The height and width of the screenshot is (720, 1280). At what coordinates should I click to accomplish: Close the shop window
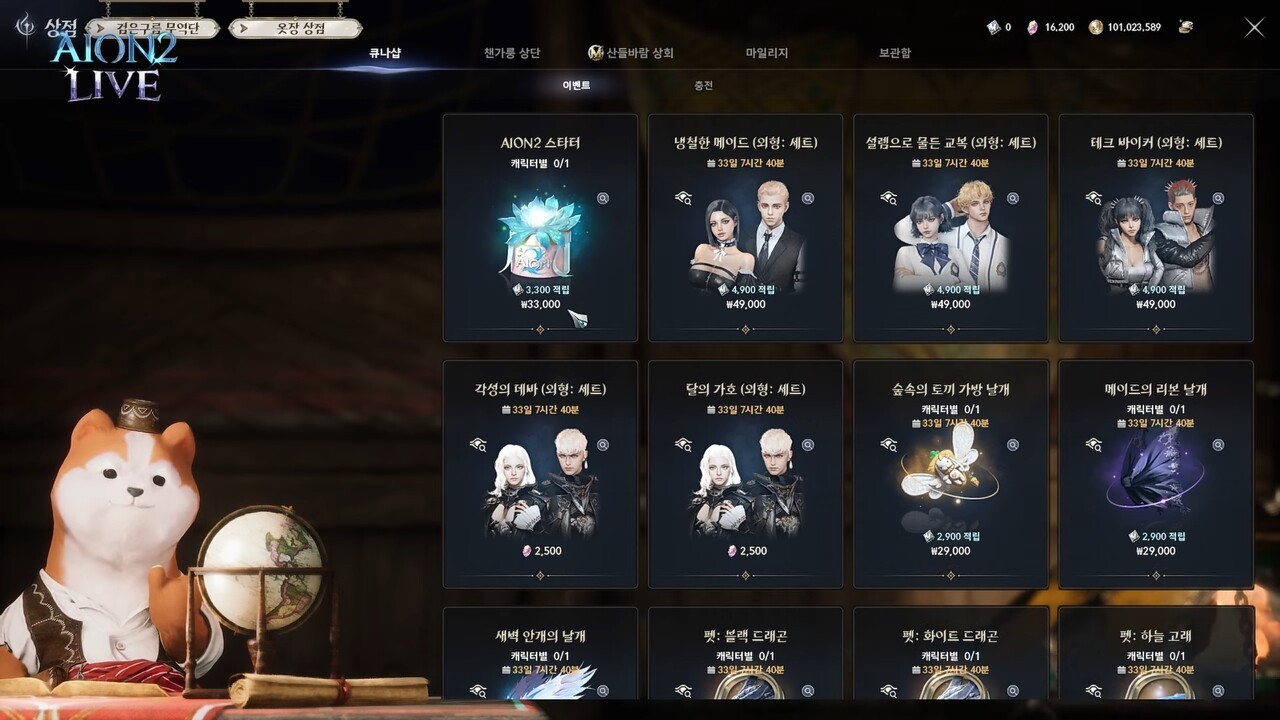tap(1254, 28)
